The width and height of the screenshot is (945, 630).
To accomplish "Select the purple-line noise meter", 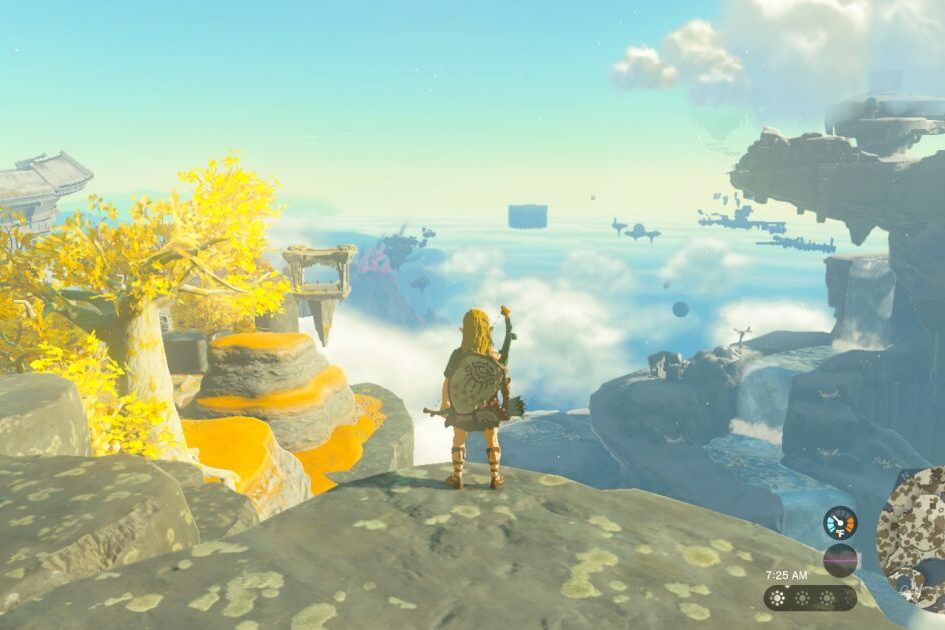I will (839, 560).
